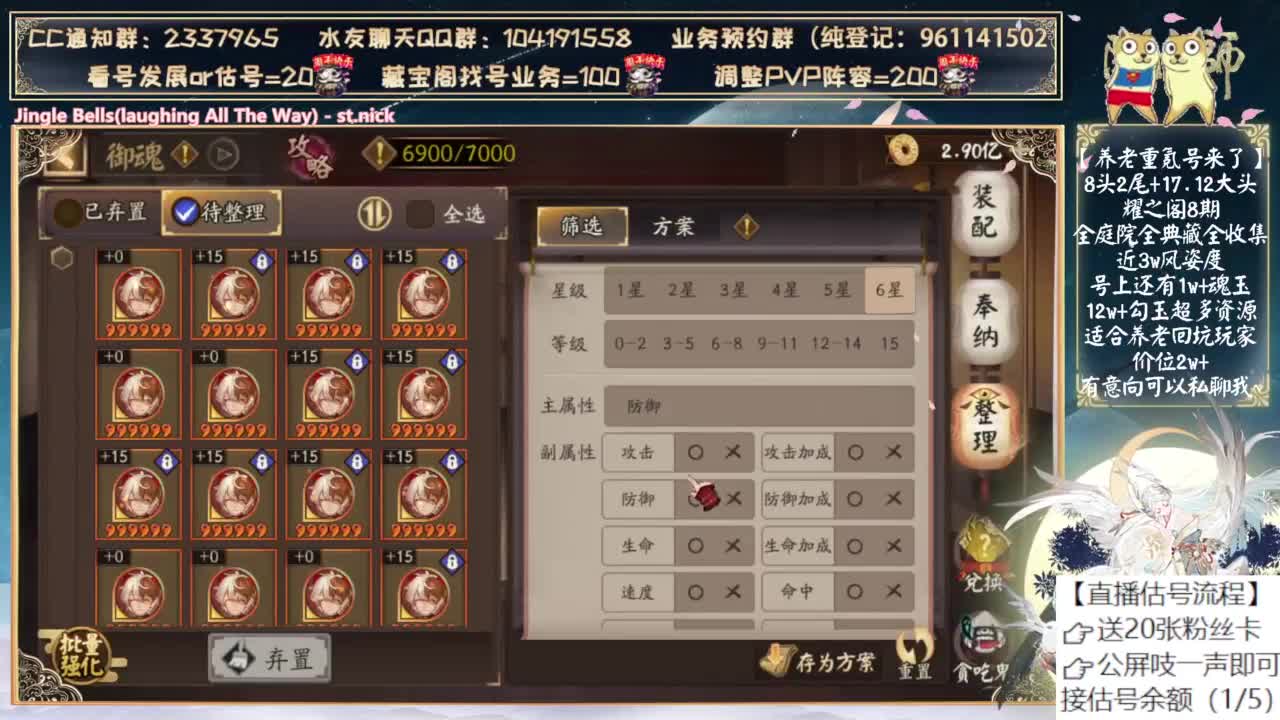Select the 筛选 filter tab
The width and height of the screenshot is (1280, 720).
coord(583,226)
